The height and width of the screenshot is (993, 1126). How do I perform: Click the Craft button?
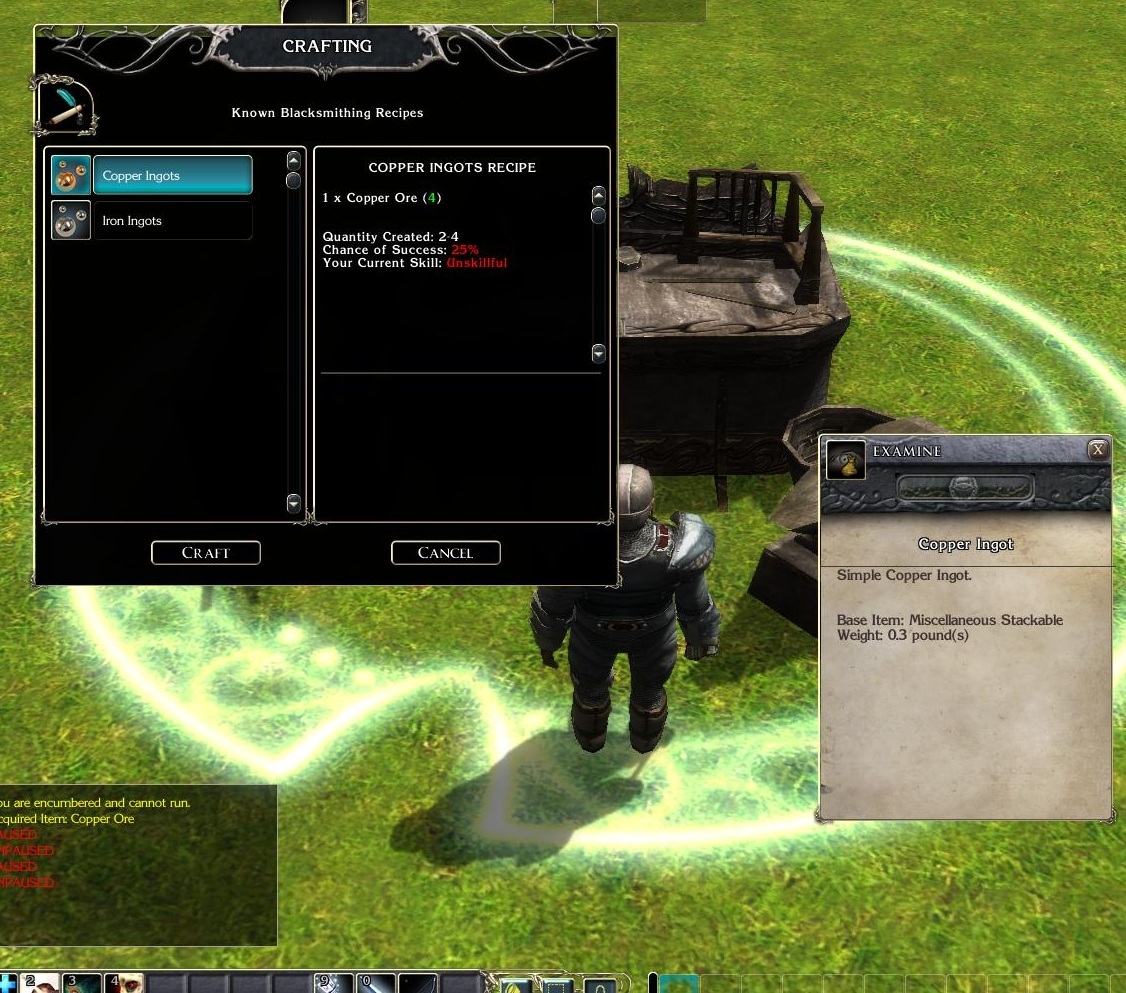(x=206, y=553)
